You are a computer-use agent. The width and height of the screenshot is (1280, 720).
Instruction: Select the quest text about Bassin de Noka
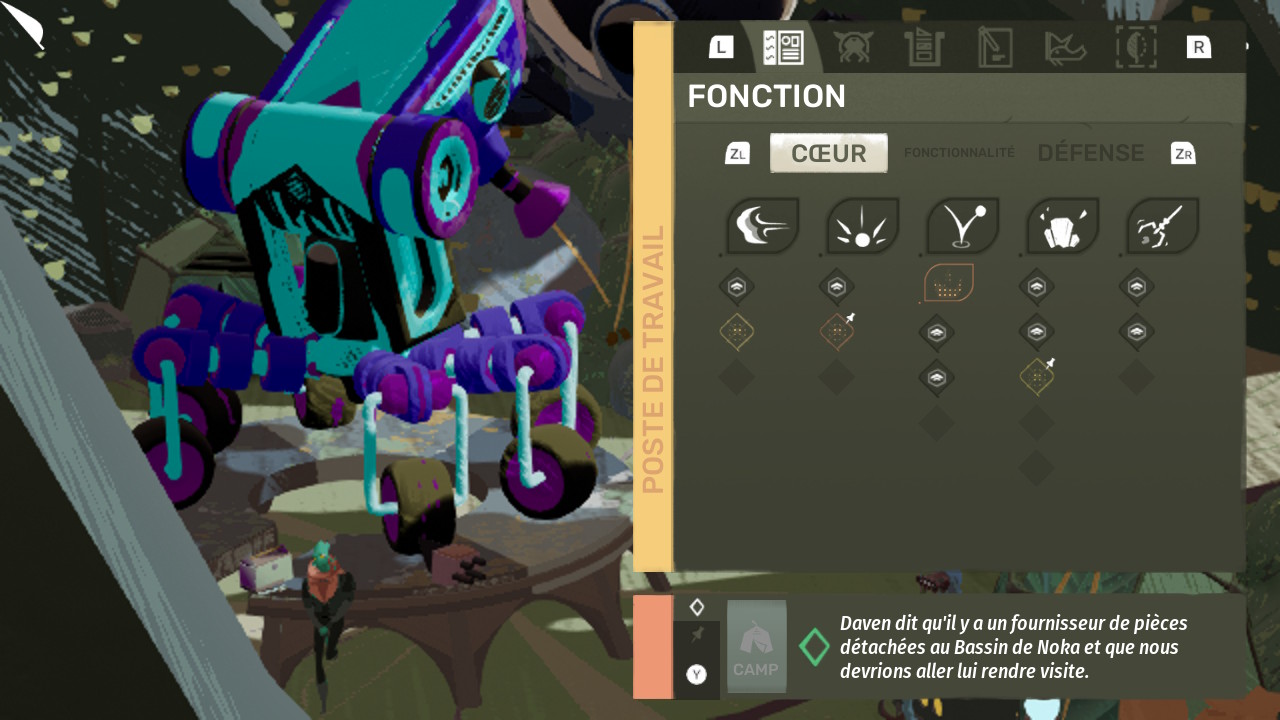(1015, 646)
